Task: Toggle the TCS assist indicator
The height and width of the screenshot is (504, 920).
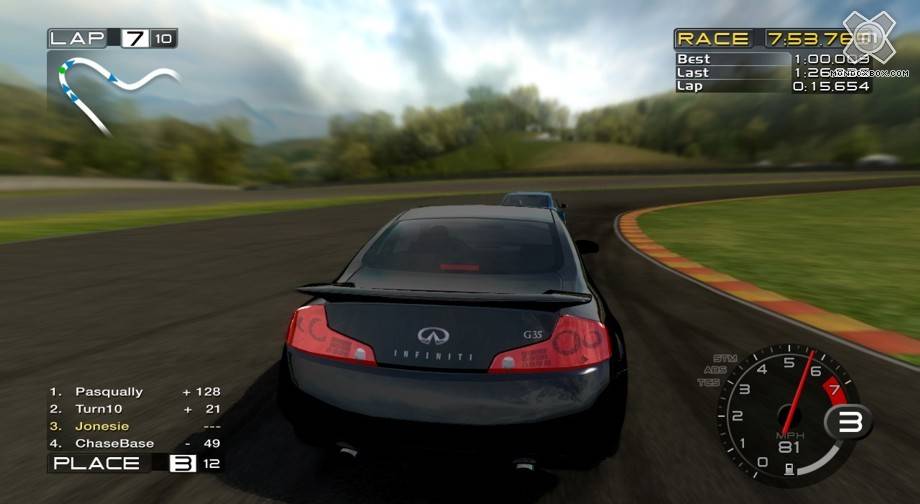Action: click(x=708, y=382)
